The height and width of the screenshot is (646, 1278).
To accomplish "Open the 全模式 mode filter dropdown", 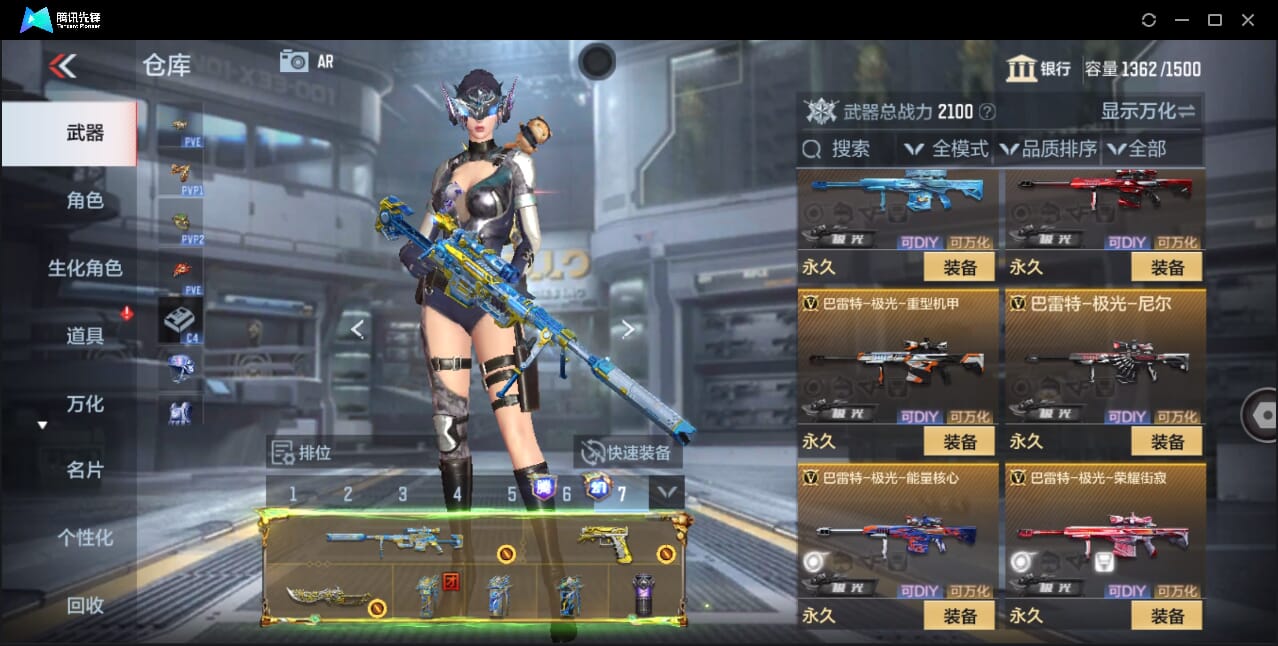I will point(947,149).
